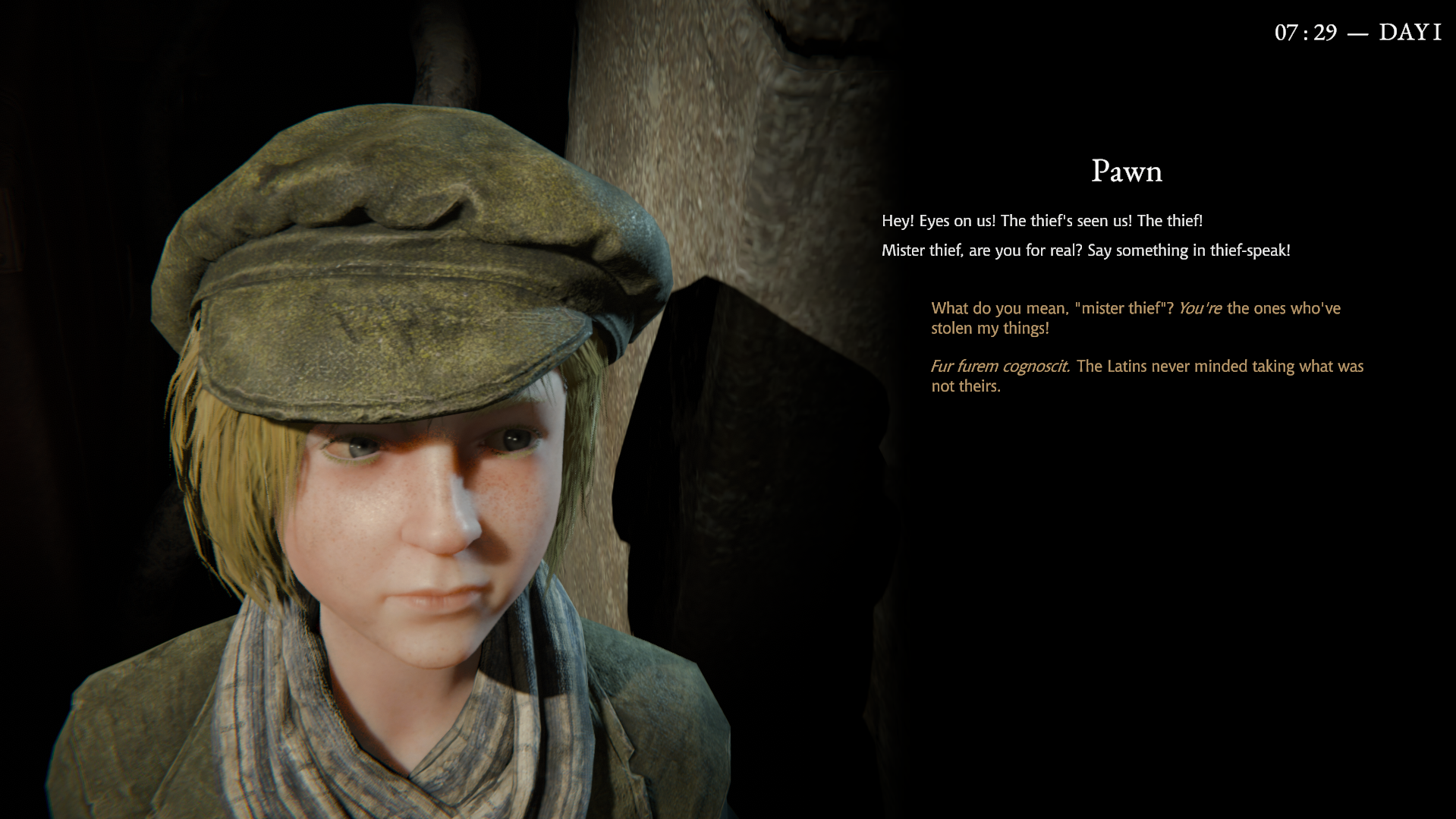Choose the reply "What do you mean, mister thief?"
This screenshot has height=819, width=1456.
1135,318
